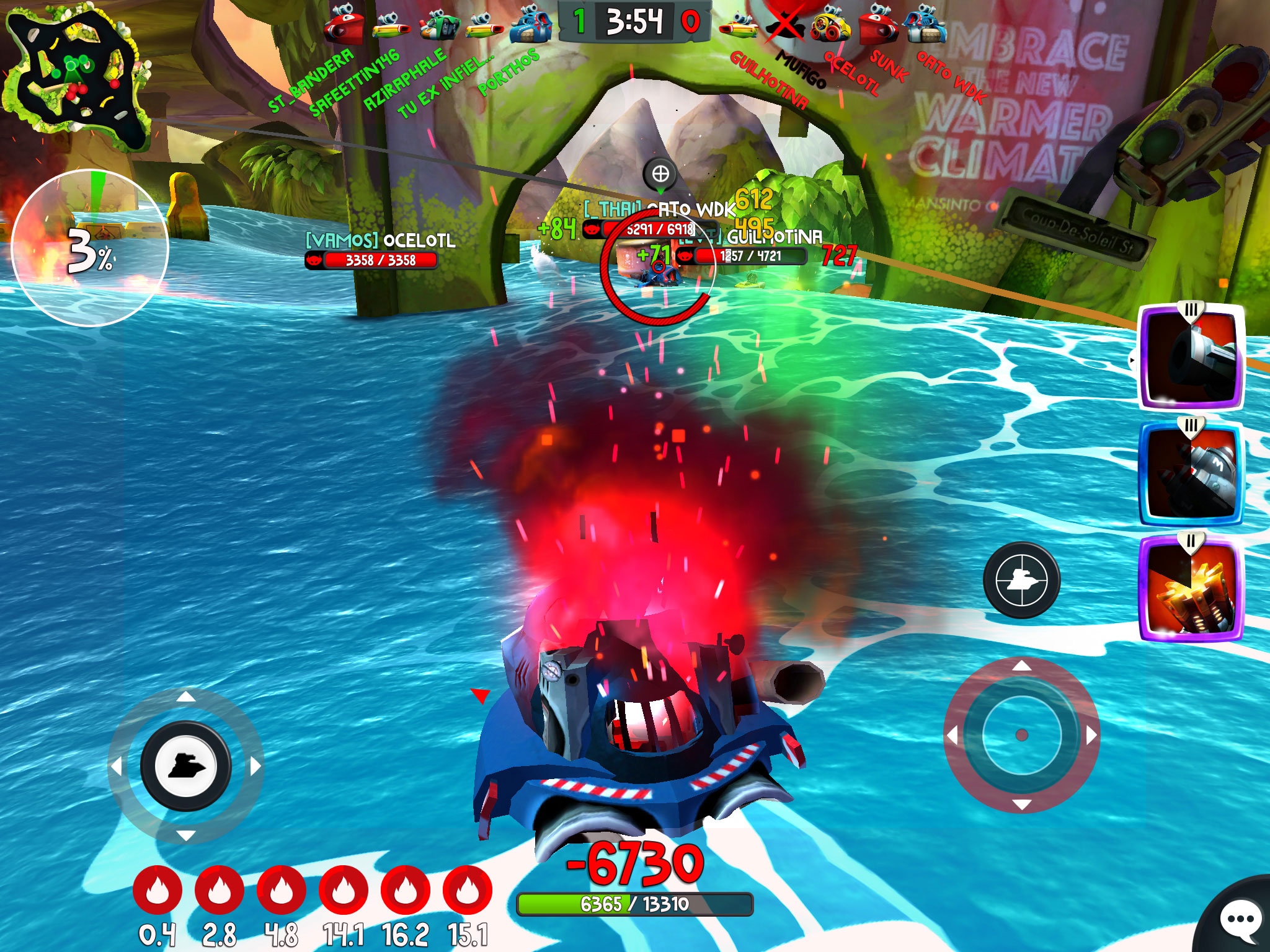The height and width of the screenshot is (952, 1270).
Task: Open the island minimap
Action: pyautogui.click(x=78, y=77)
